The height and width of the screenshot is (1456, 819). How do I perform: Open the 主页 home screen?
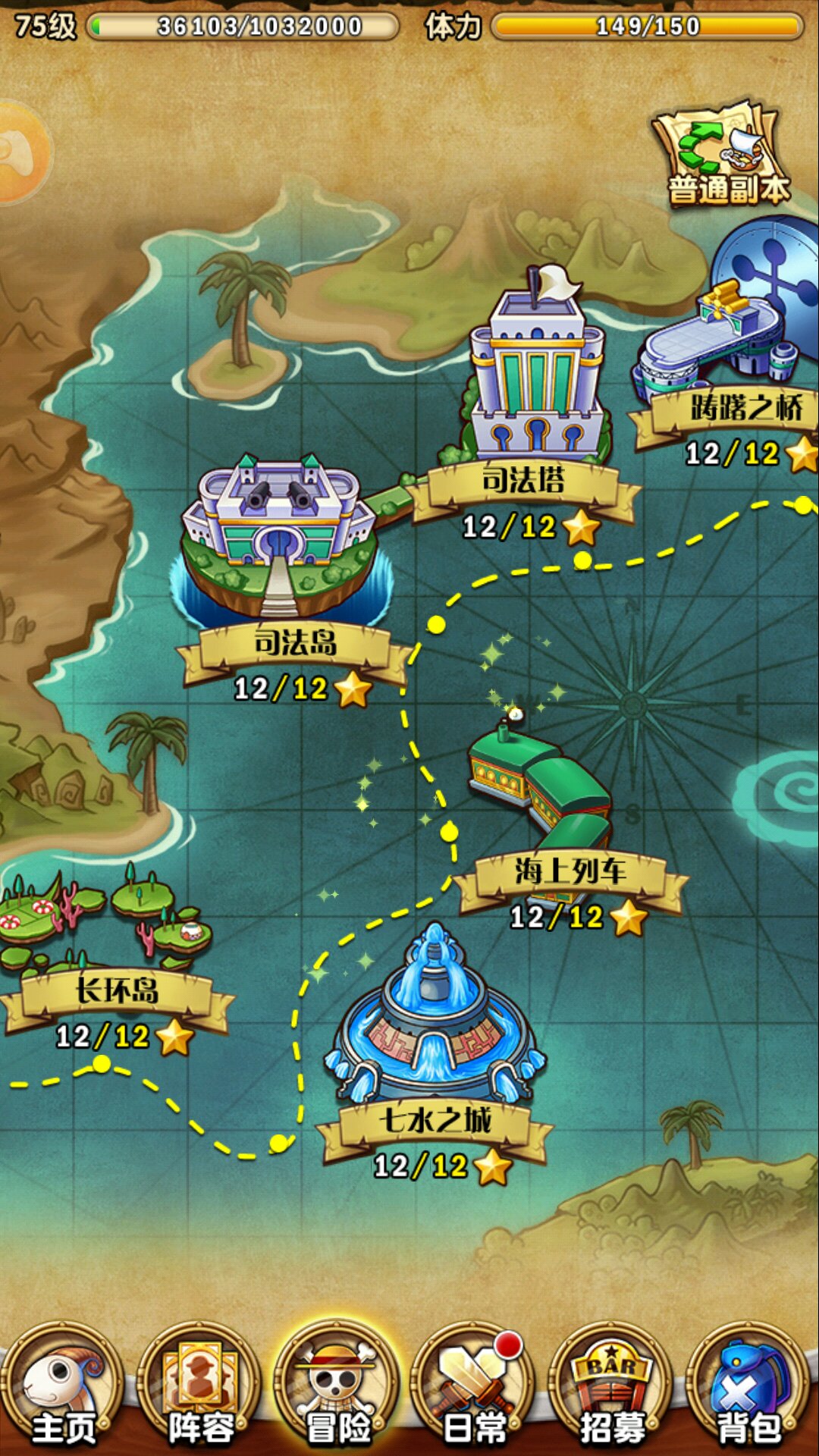coord(62,1386)
